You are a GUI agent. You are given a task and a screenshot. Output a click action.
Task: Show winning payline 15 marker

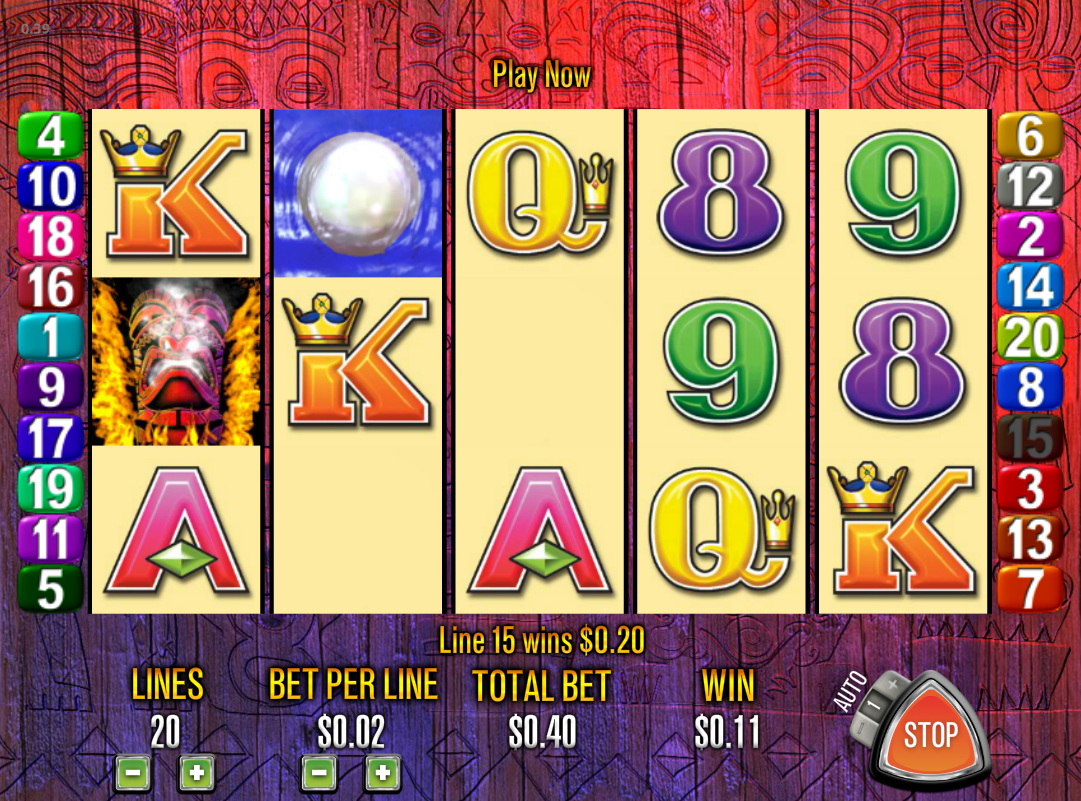[x=1030, y=439]
